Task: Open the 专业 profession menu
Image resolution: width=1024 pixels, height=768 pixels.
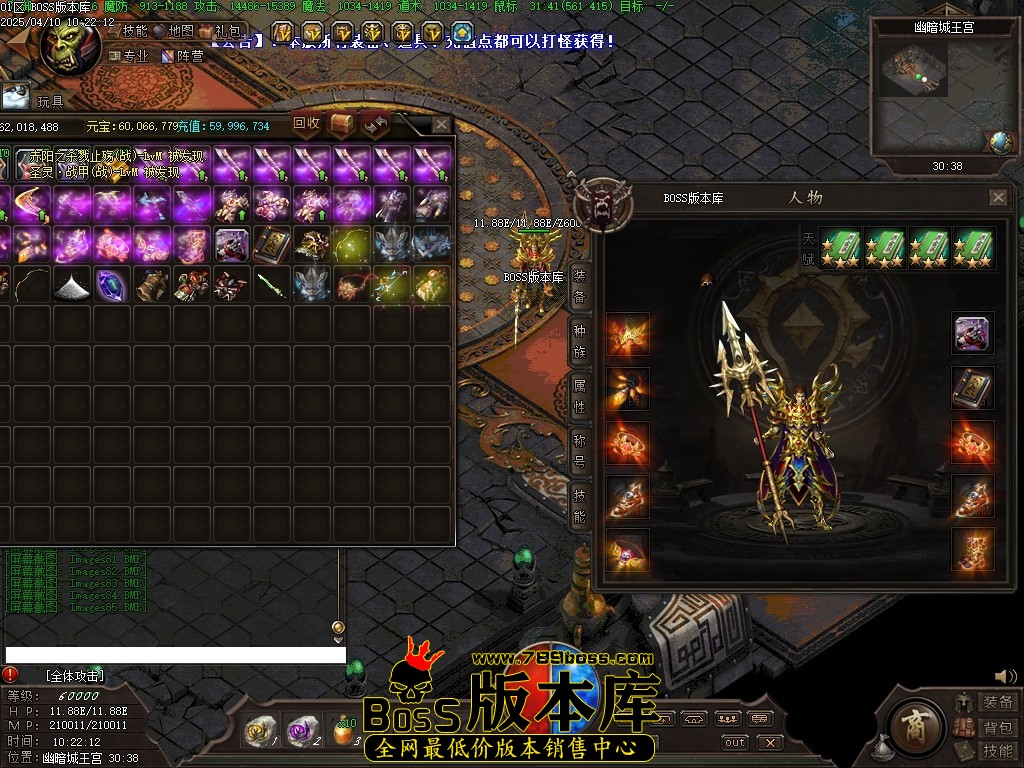Action: pyautogui.click(x=129, y=56)
